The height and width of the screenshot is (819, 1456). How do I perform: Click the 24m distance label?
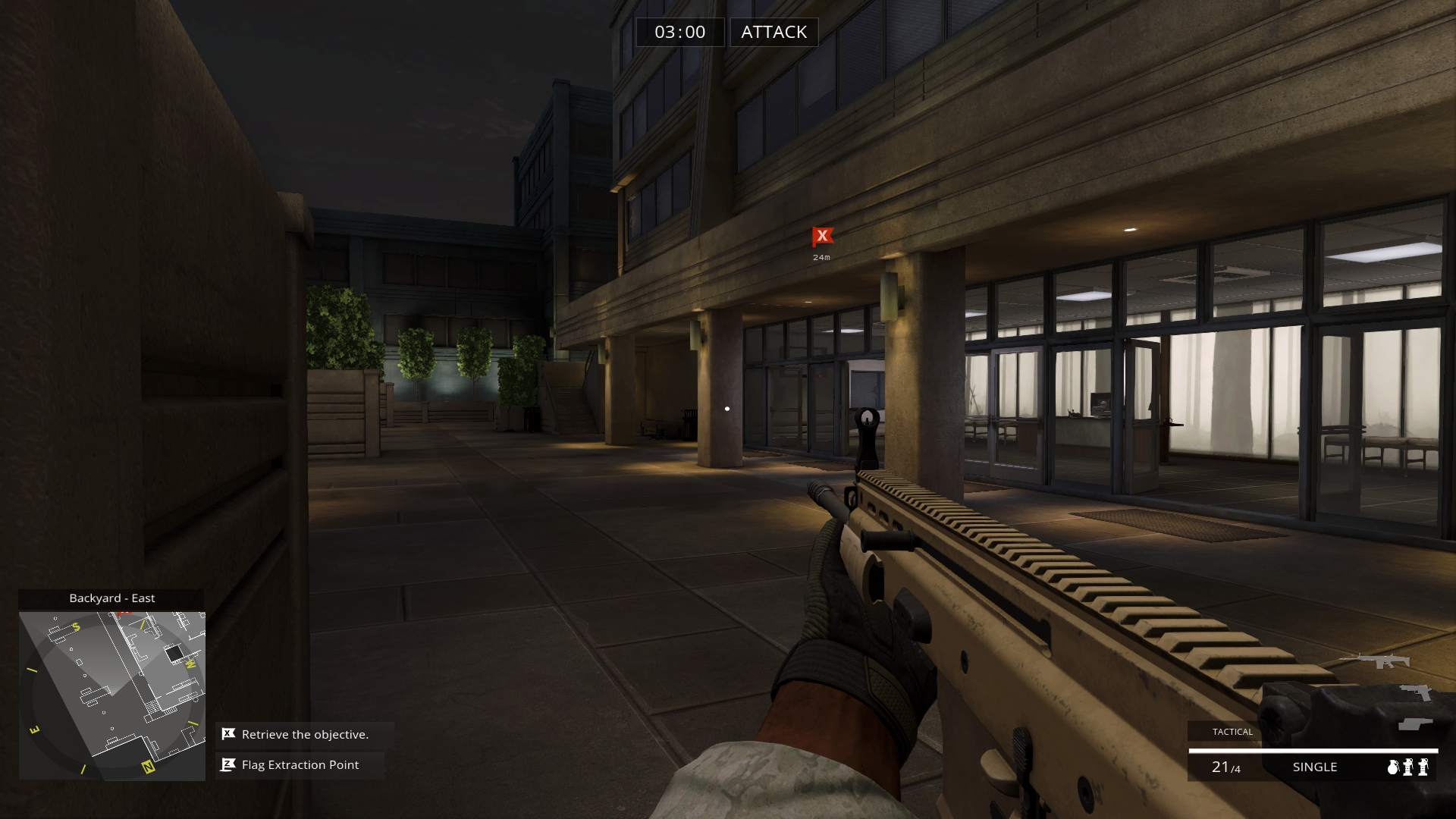pyautogui.click(x=822, y=257)
